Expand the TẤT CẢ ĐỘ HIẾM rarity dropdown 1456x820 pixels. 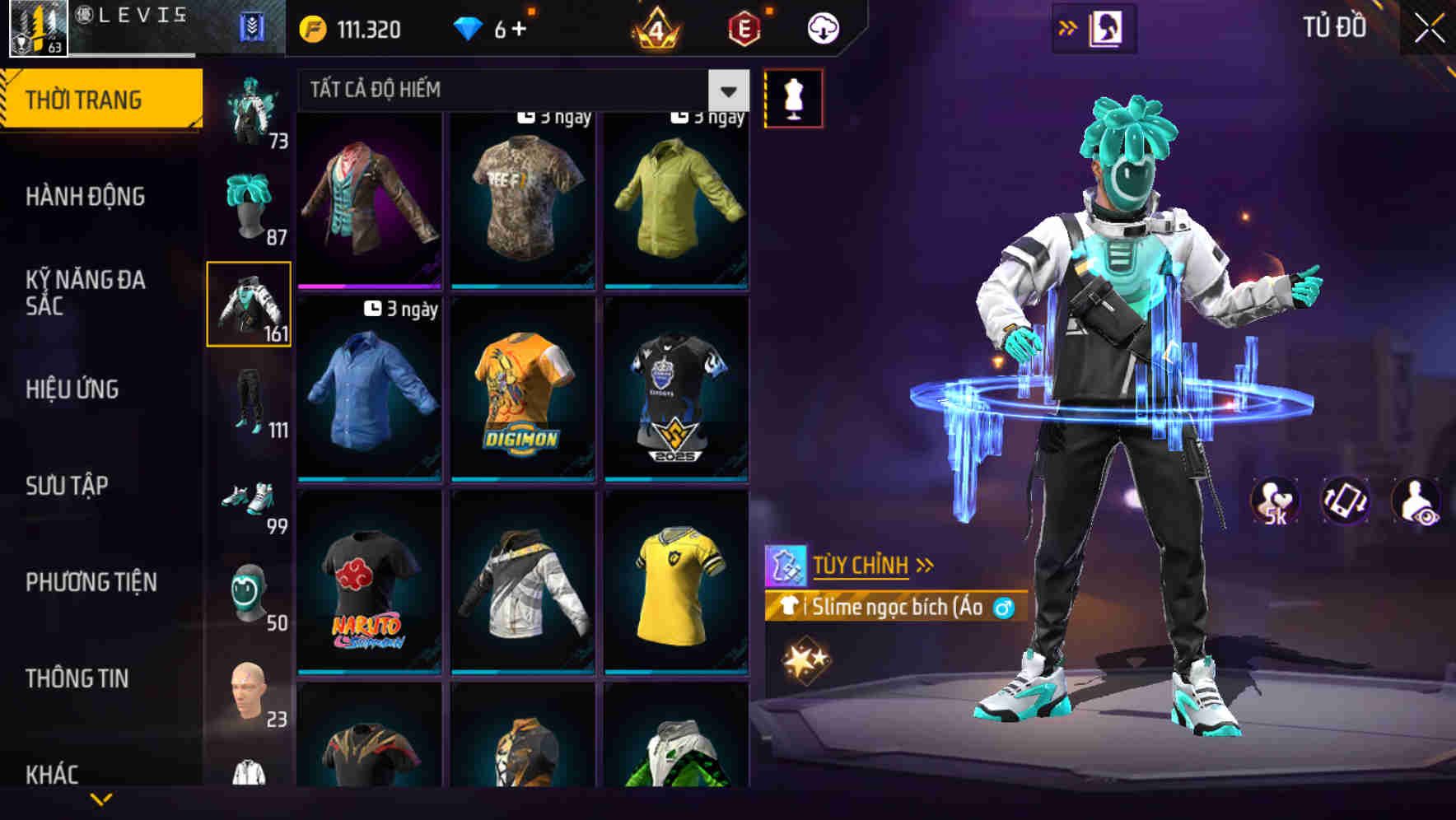[728, 90]
